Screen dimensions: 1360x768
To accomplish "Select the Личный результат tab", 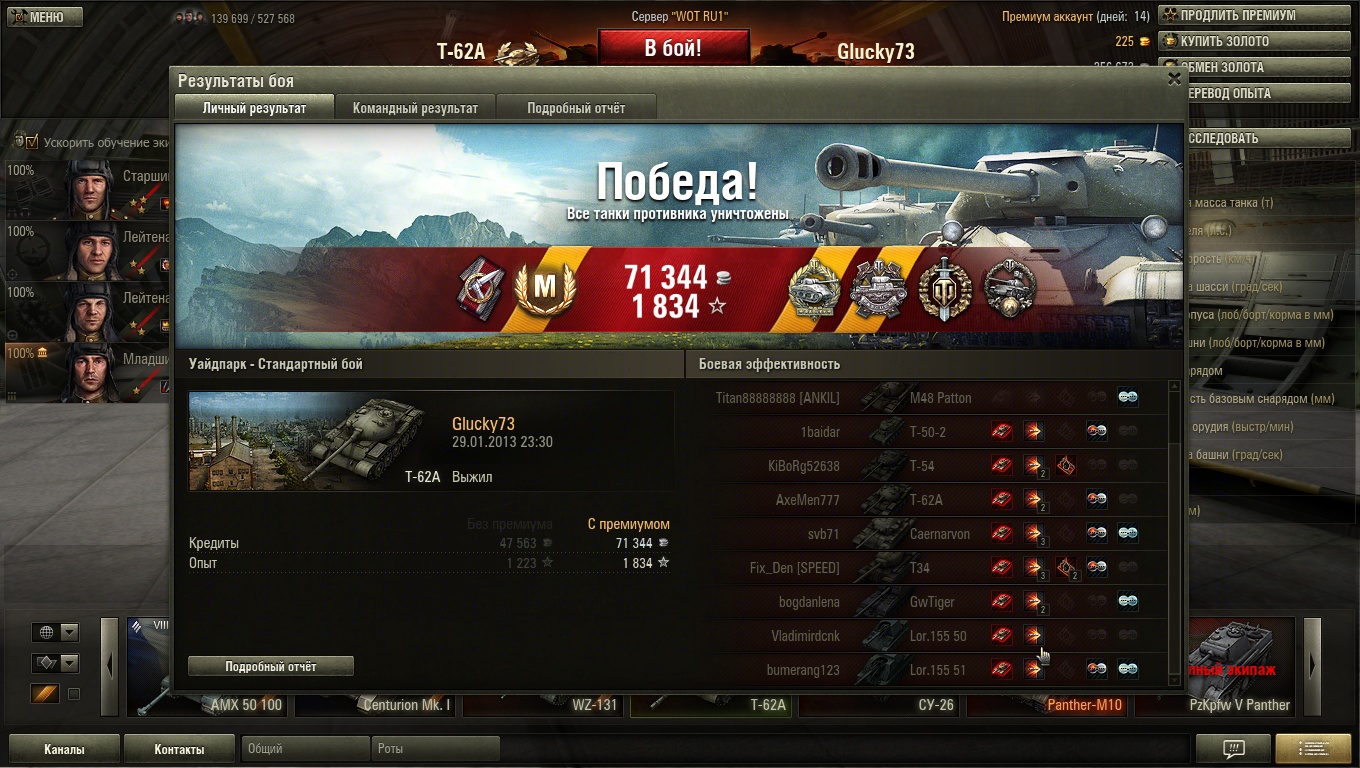I will pyautogui.click(x=254, y=108).
